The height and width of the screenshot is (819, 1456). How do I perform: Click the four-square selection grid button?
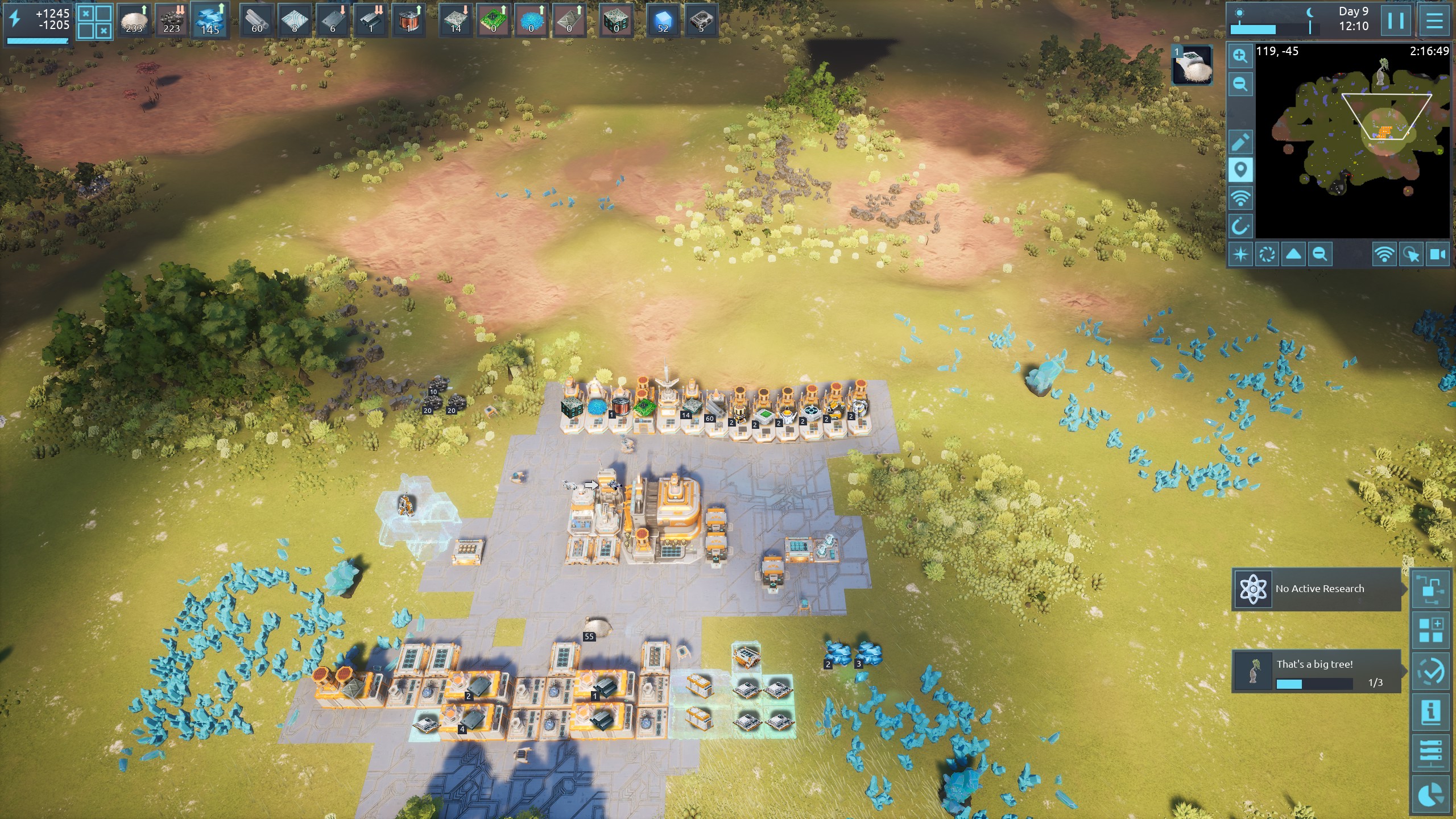coord(94,22)
